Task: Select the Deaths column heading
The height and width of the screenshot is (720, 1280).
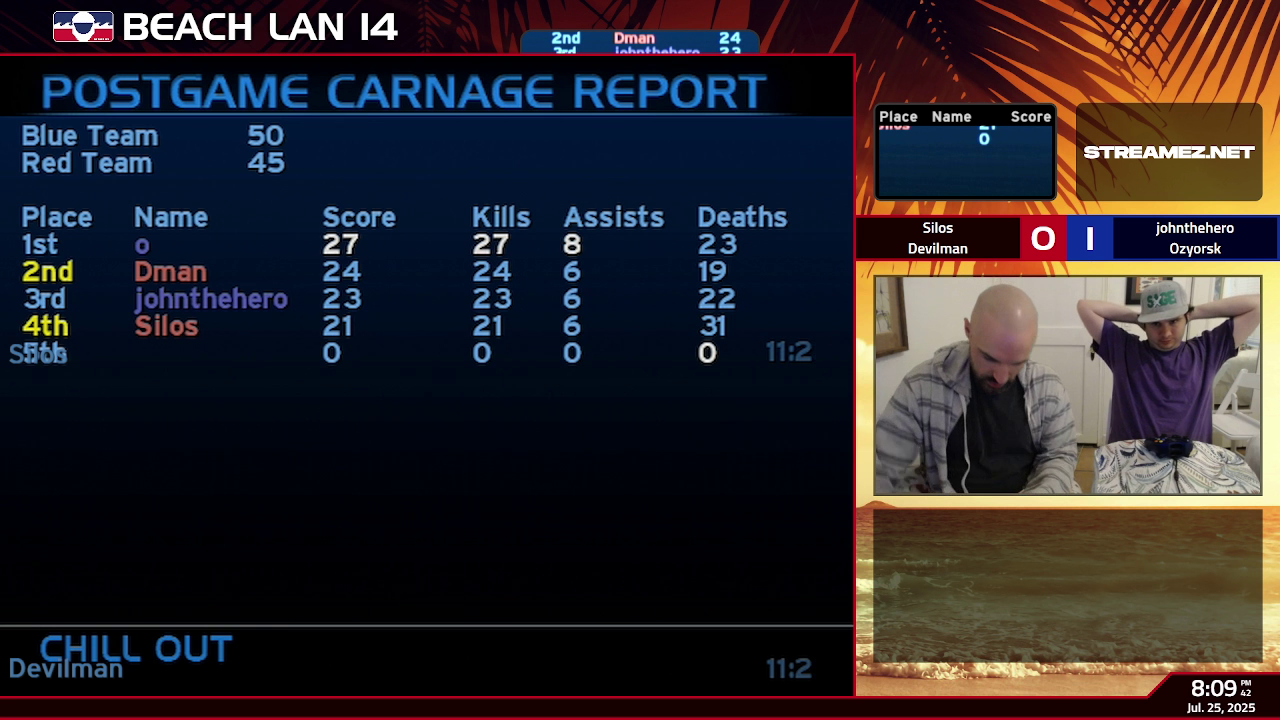Action: point(743,217)
